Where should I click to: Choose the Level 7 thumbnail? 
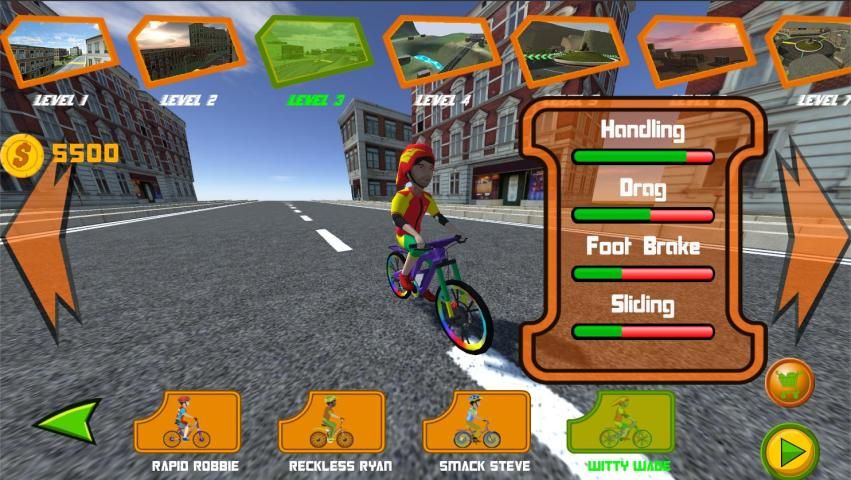click(812, 48)
